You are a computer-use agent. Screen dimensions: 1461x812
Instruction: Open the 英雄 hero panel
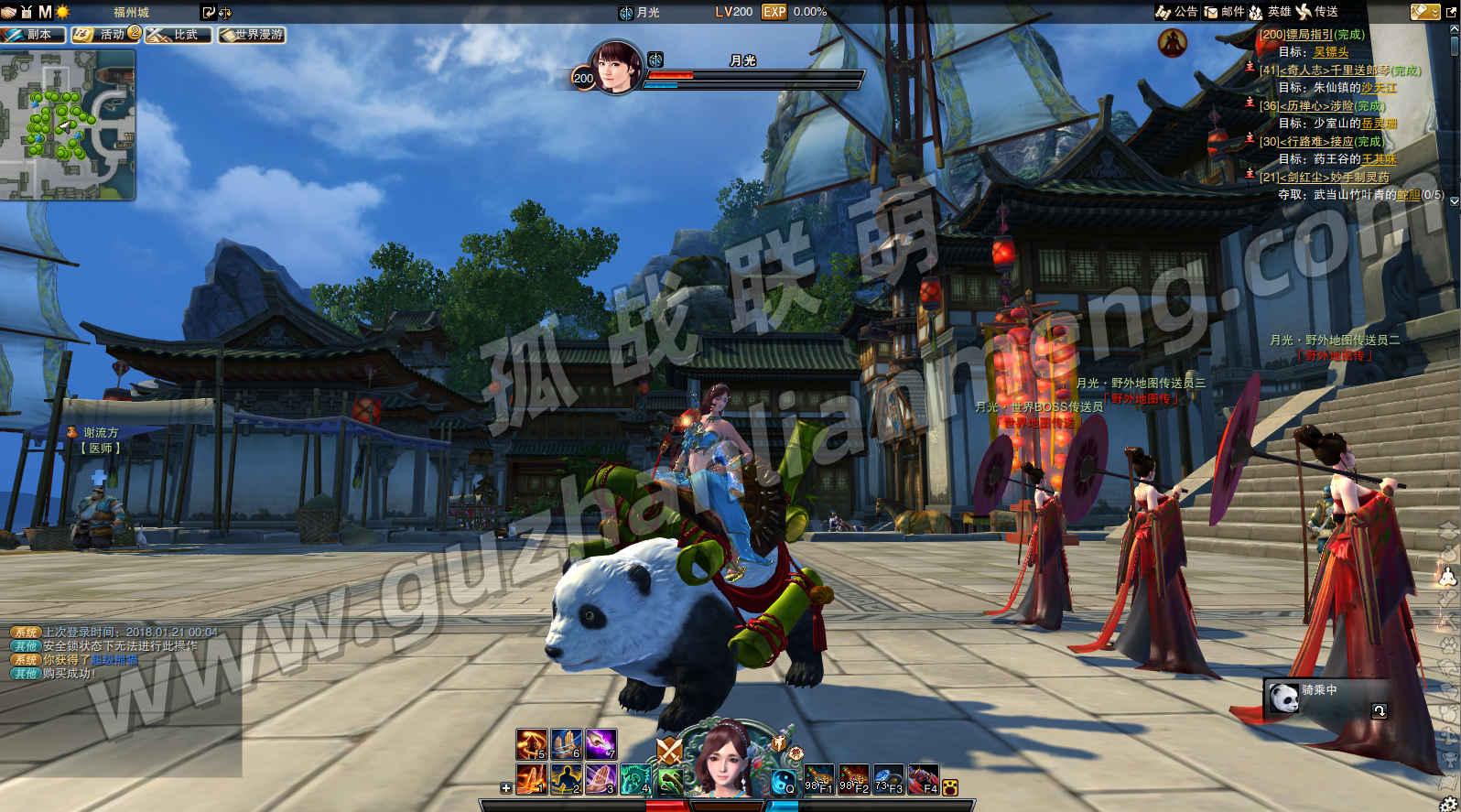click(x=1270, y=12)
